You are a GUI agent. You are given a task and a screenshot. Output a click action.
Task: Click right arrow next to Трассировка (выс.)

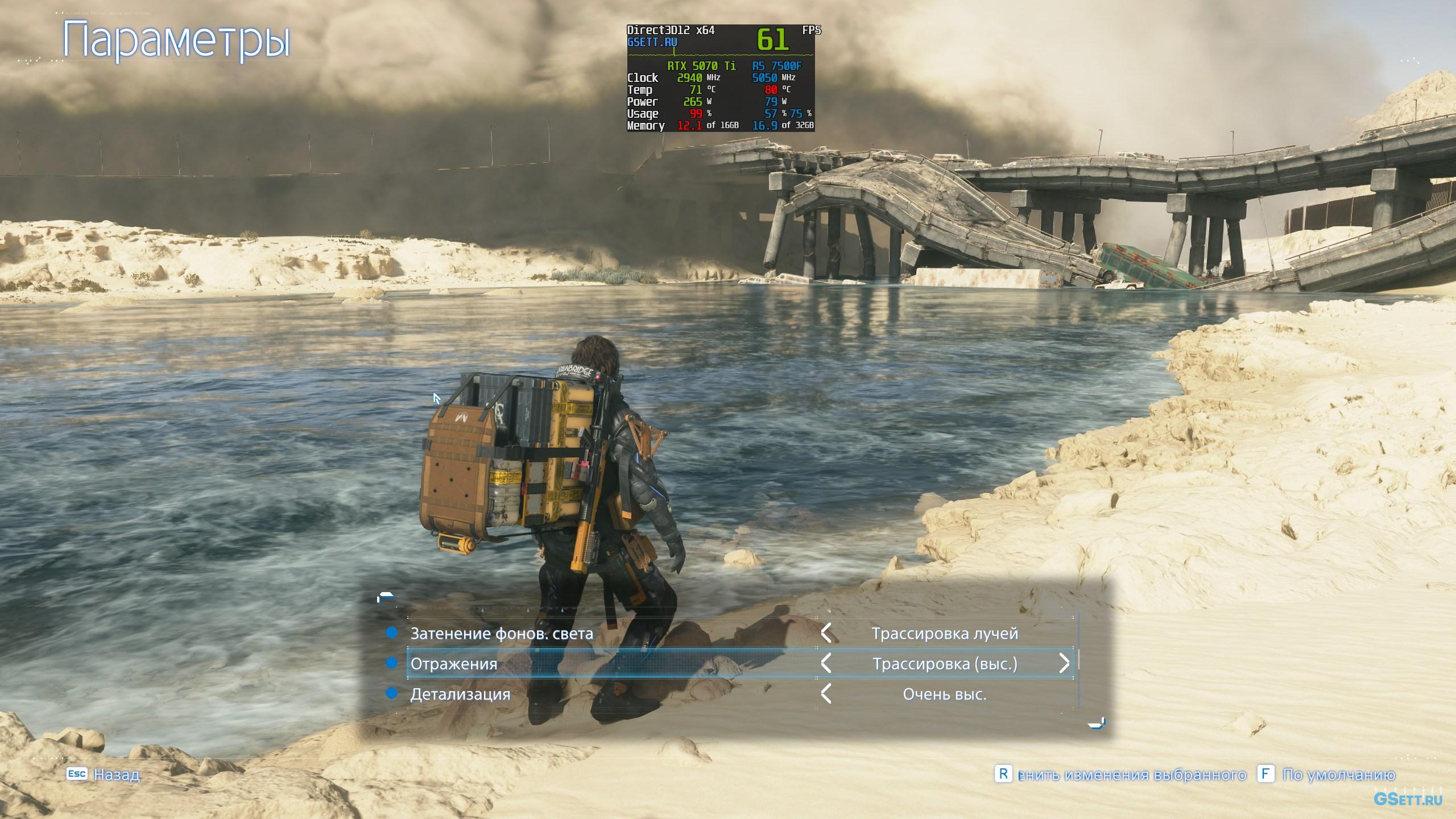pos(1064,663)
